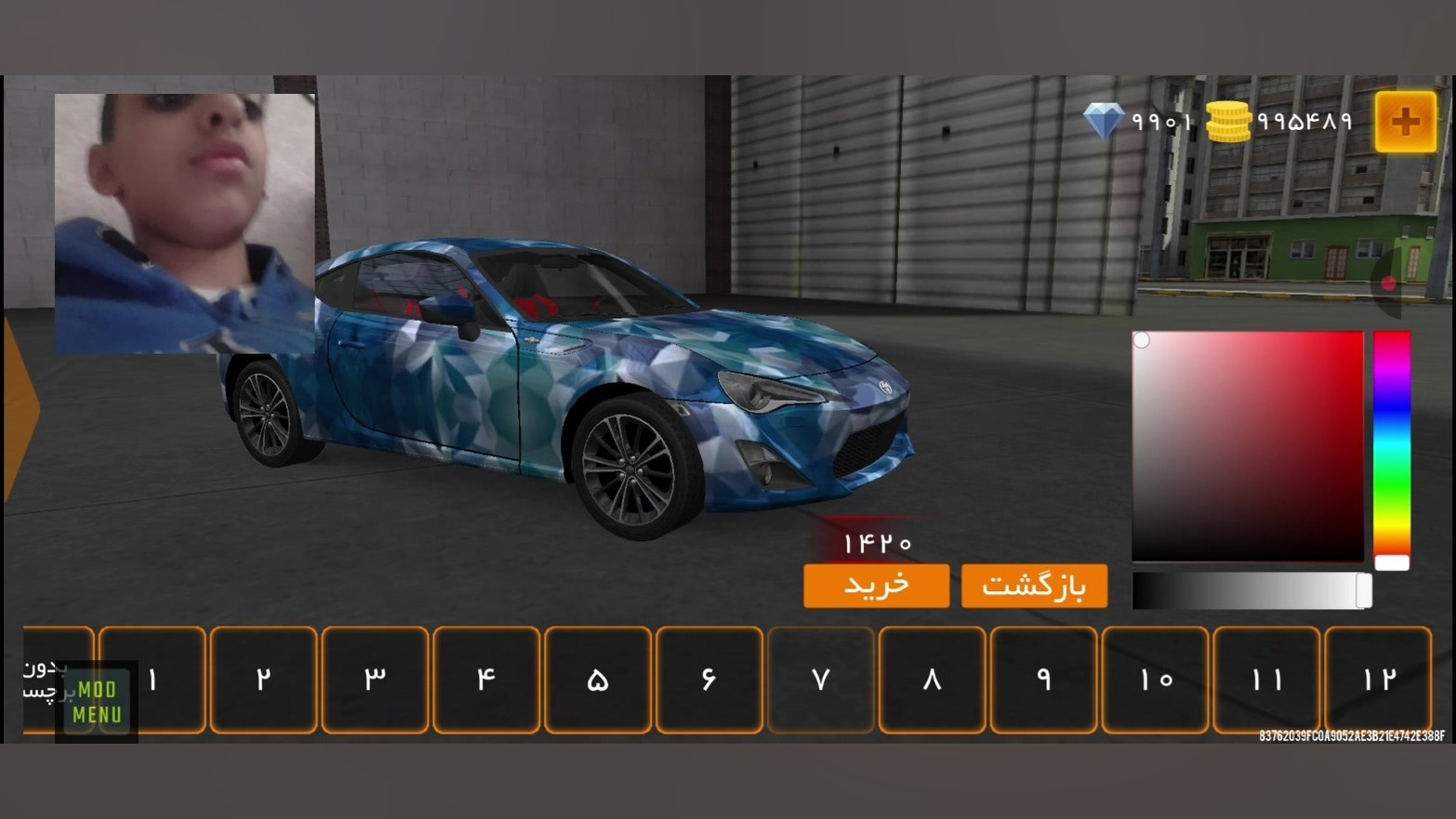
Task: Open the plus button to add coins
Action: coord(1405,122)
